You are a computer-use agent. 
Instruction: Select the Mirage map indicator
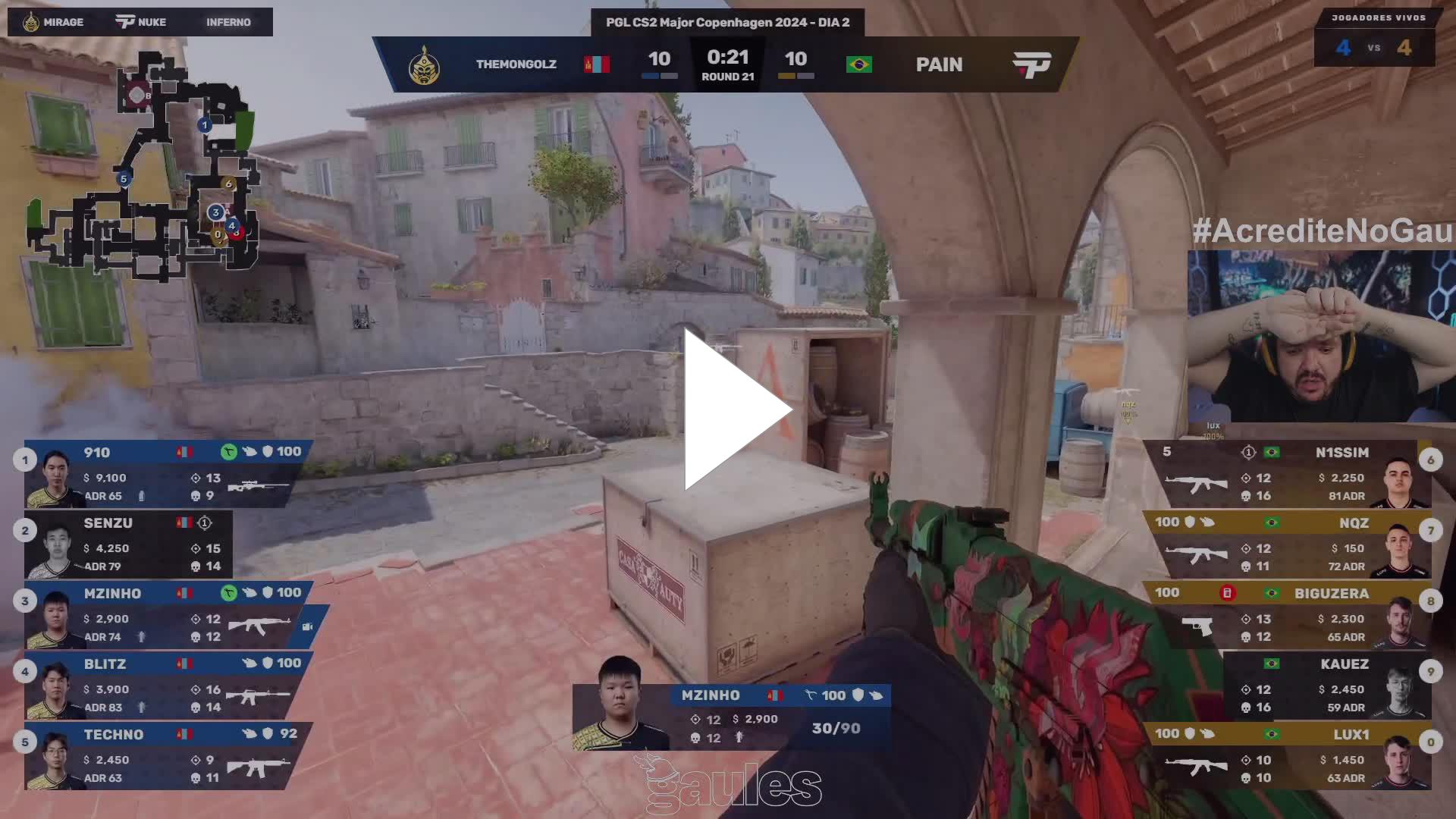[x=53, y=22]
